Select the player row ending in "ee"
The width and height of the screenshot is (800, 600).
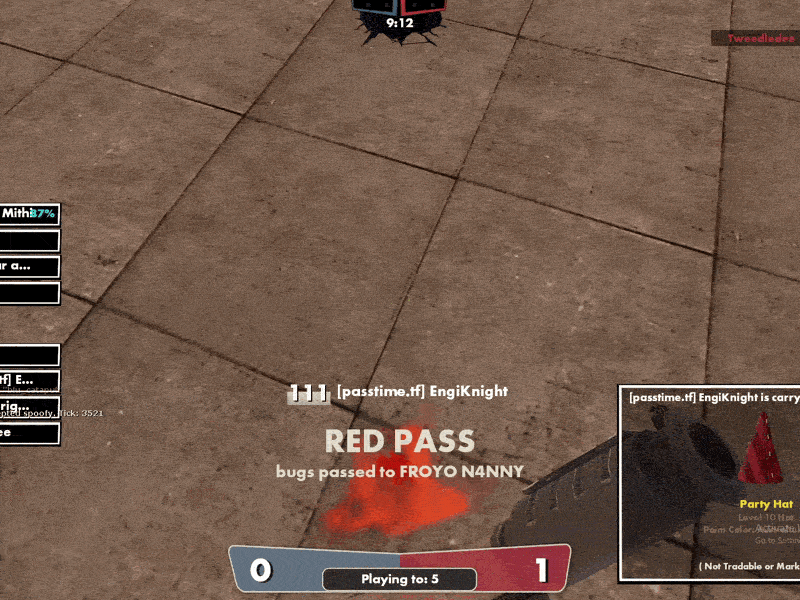coord(29,434)
